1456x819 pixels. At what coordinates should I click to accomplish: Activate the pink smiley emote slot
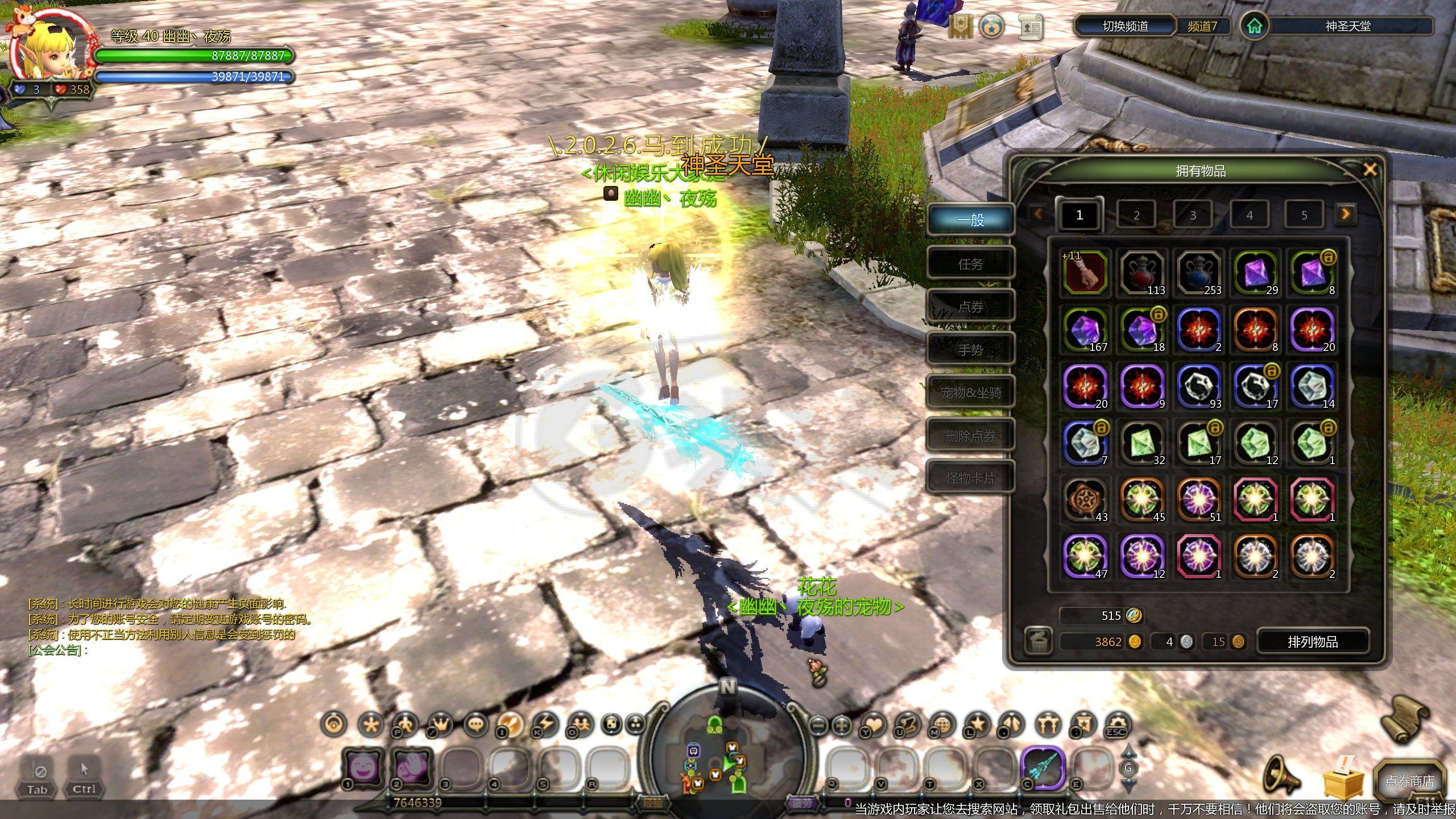[x=363, y=768]
